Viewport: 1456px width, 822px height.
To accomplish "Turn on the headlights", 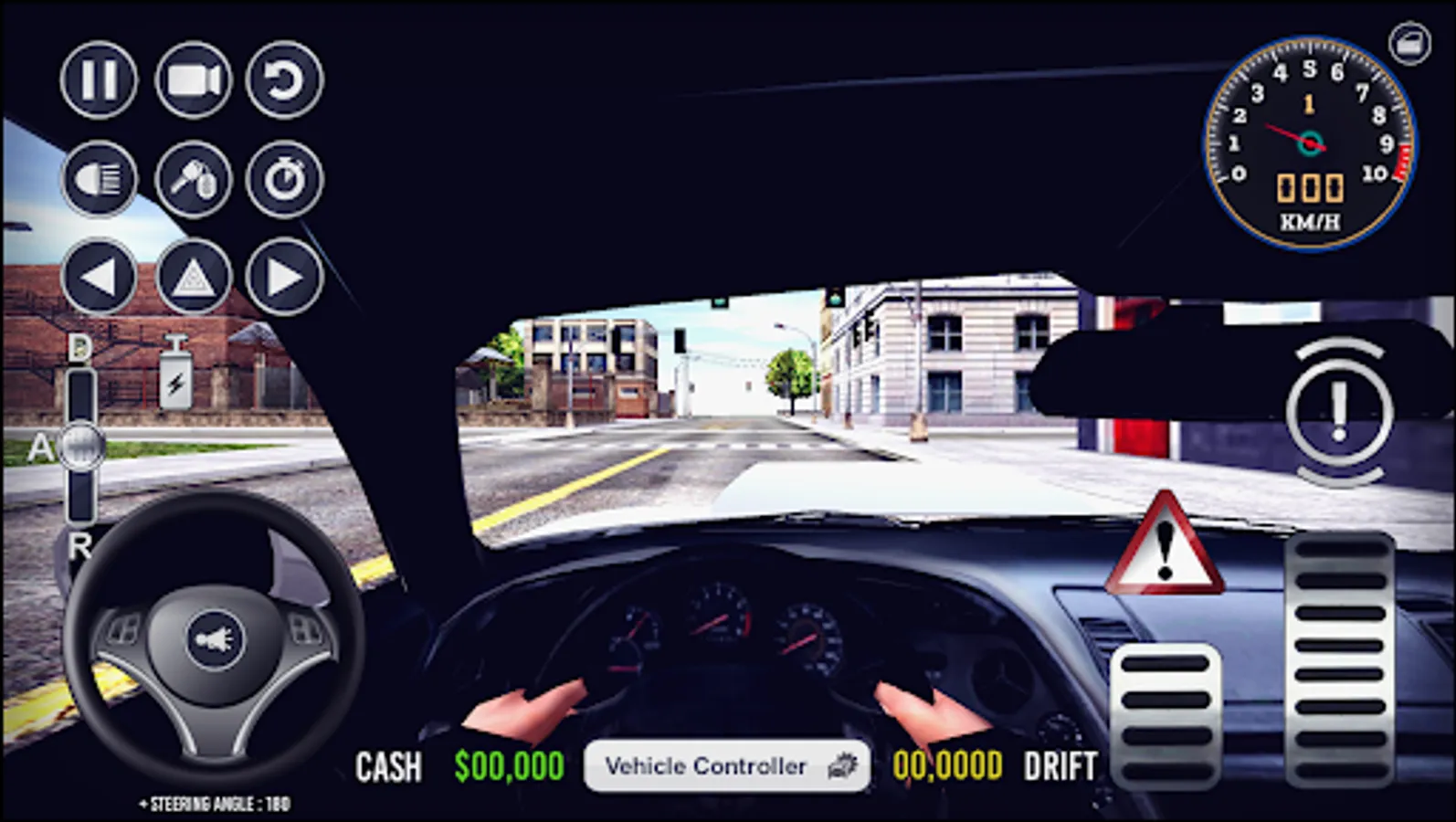I will [x=98, y=179].
